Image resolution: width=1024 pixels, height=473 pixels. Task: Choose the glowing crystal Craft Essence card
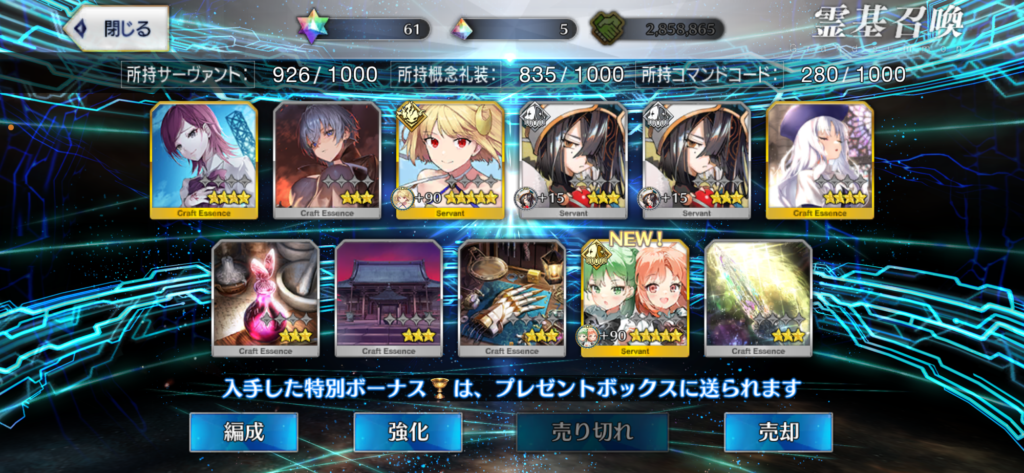[758, 298]
